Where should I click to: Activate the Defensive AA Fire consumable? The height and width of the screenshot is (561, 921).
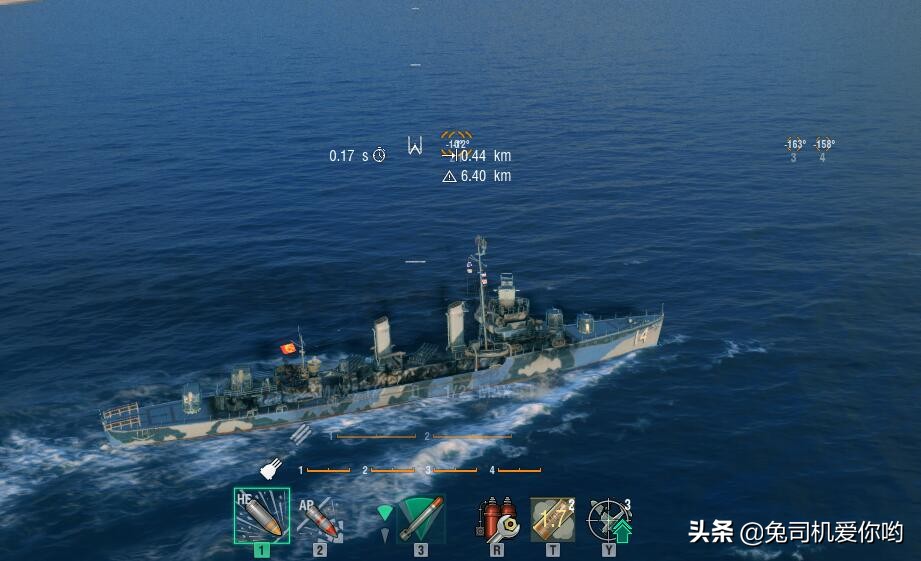609,519
